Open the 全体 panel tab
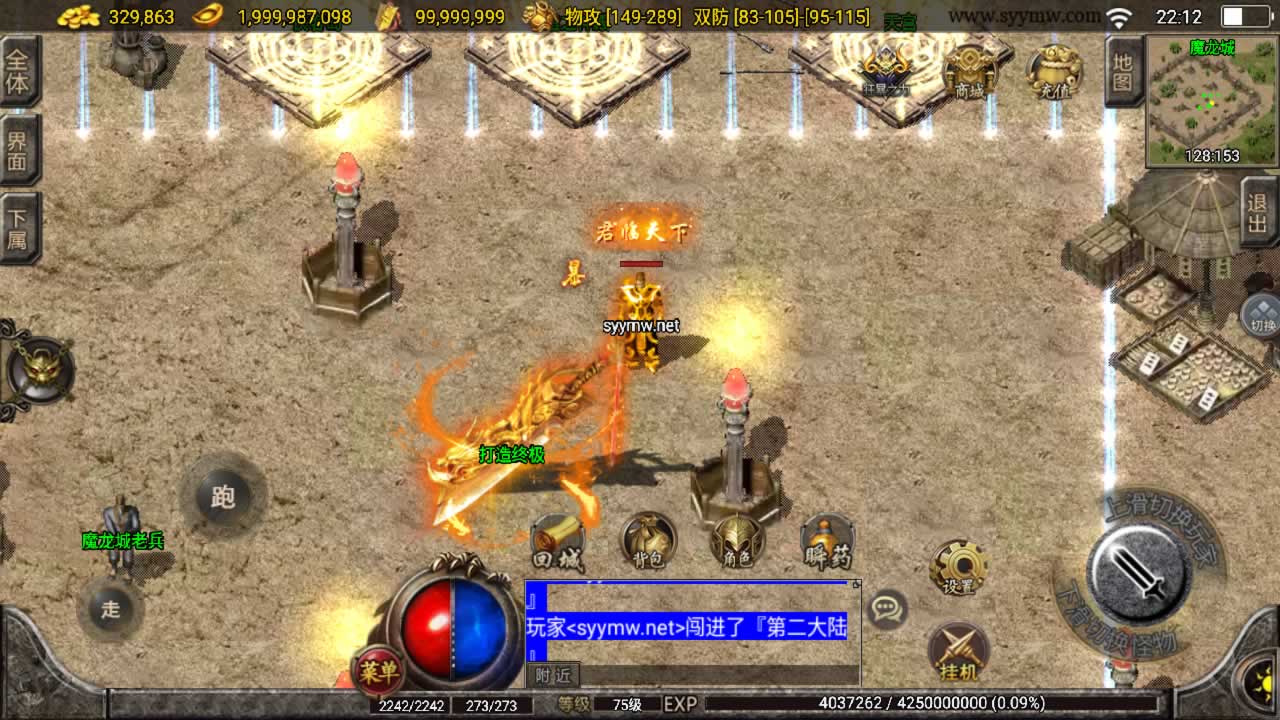Viewport: 1280px width, 720px height. click(x=19, y=71)
